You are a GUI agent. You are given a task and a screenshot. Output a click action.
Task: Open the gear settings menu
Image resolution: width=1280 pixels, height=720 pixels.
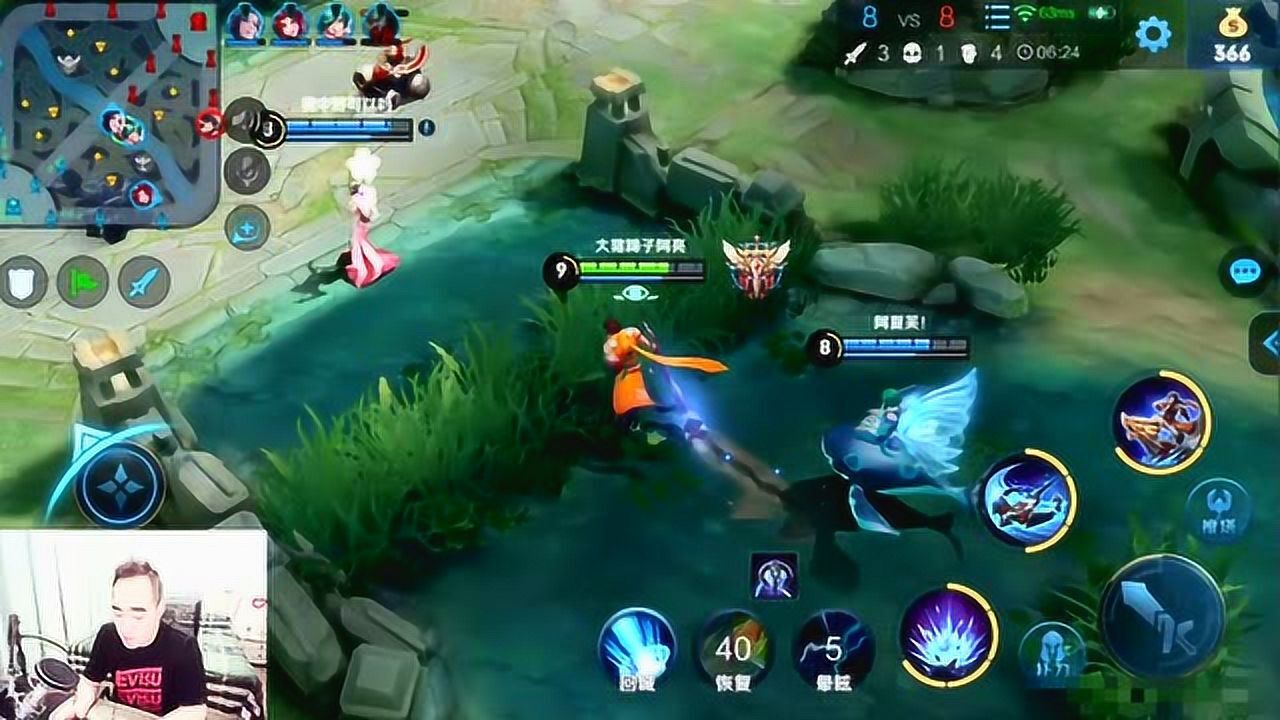pos(1153,36)
